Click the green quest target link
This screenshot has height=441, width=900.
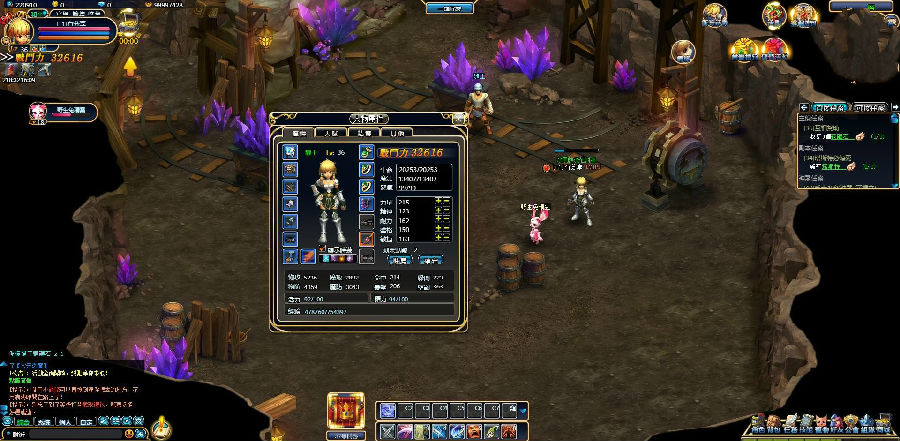(833, 136)
